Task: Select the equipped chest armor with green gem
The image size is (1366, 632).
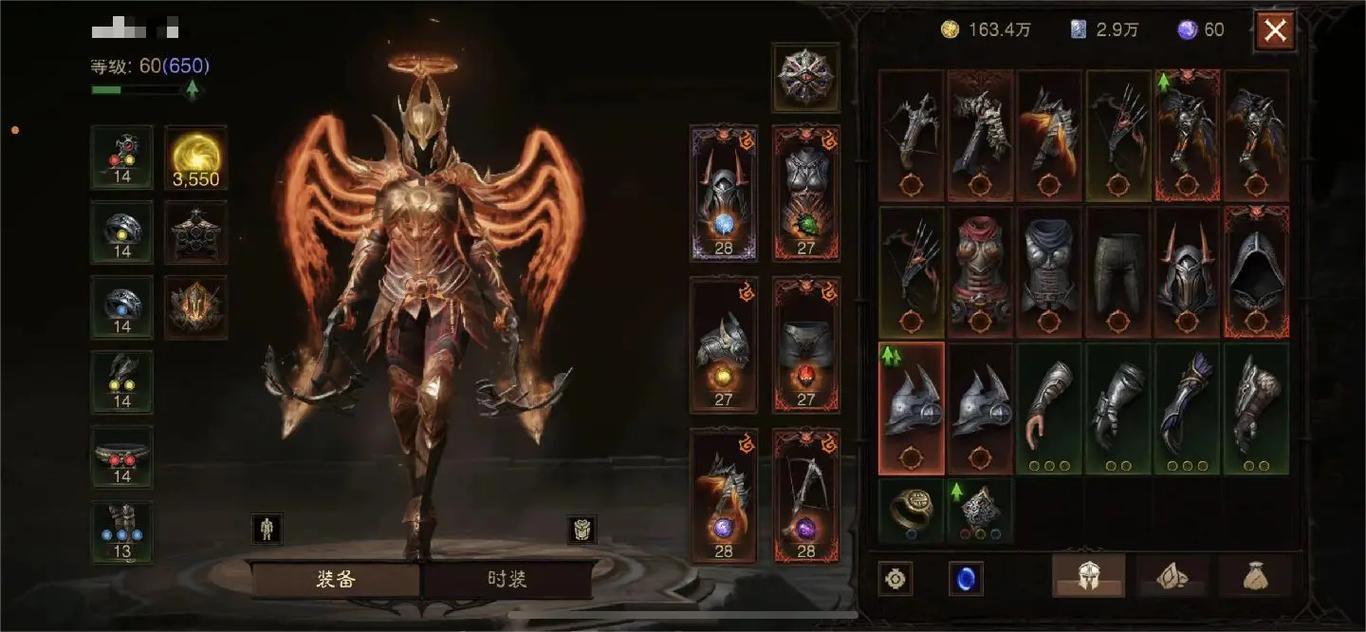Action: [806, 193]
